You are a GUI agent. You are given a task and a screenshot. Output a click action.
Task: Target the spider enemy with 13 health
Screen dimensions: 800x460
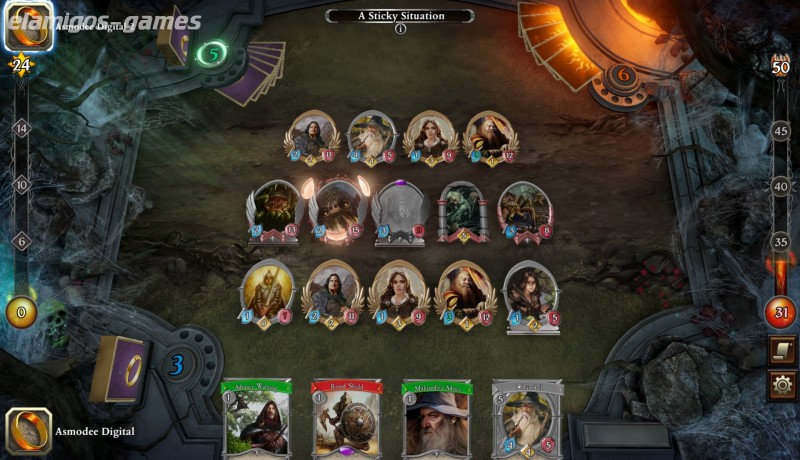click(274, 211)
